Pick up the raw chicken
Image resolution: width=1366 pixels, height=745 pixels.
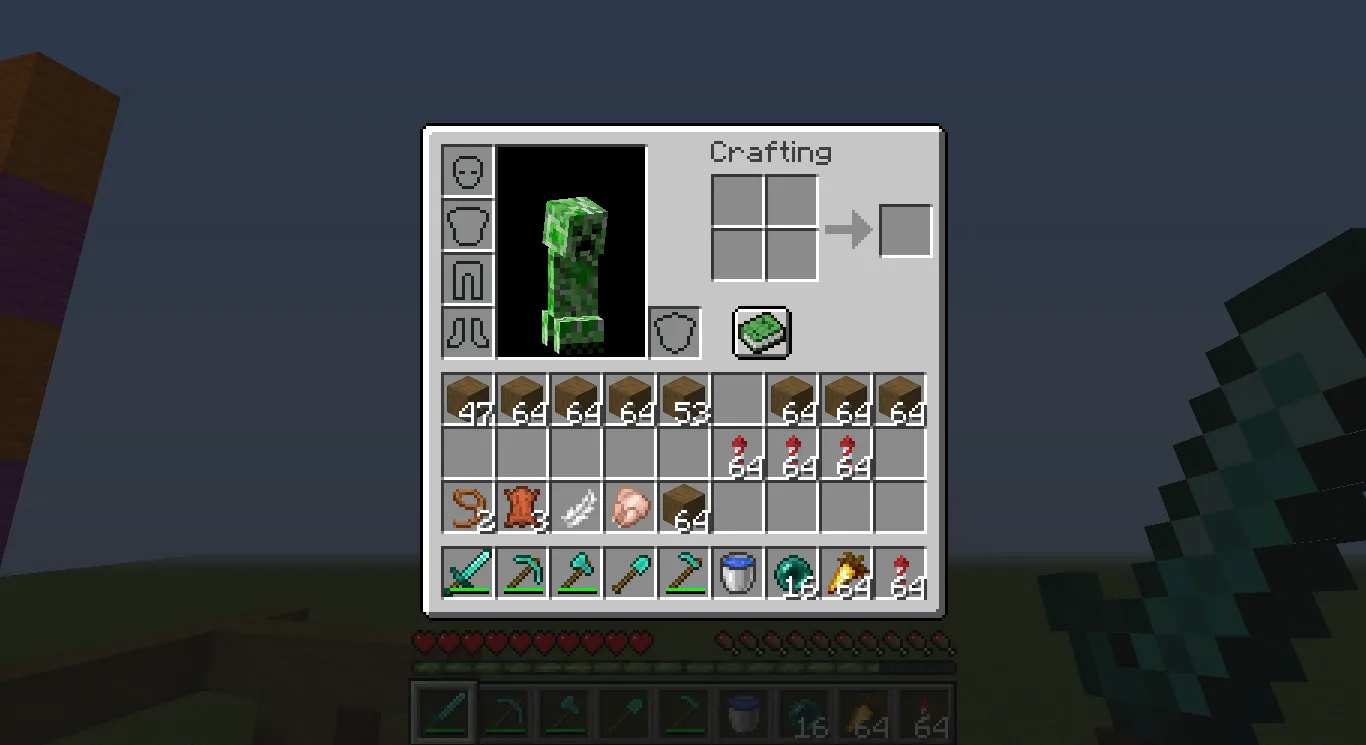tap(629, 507)
